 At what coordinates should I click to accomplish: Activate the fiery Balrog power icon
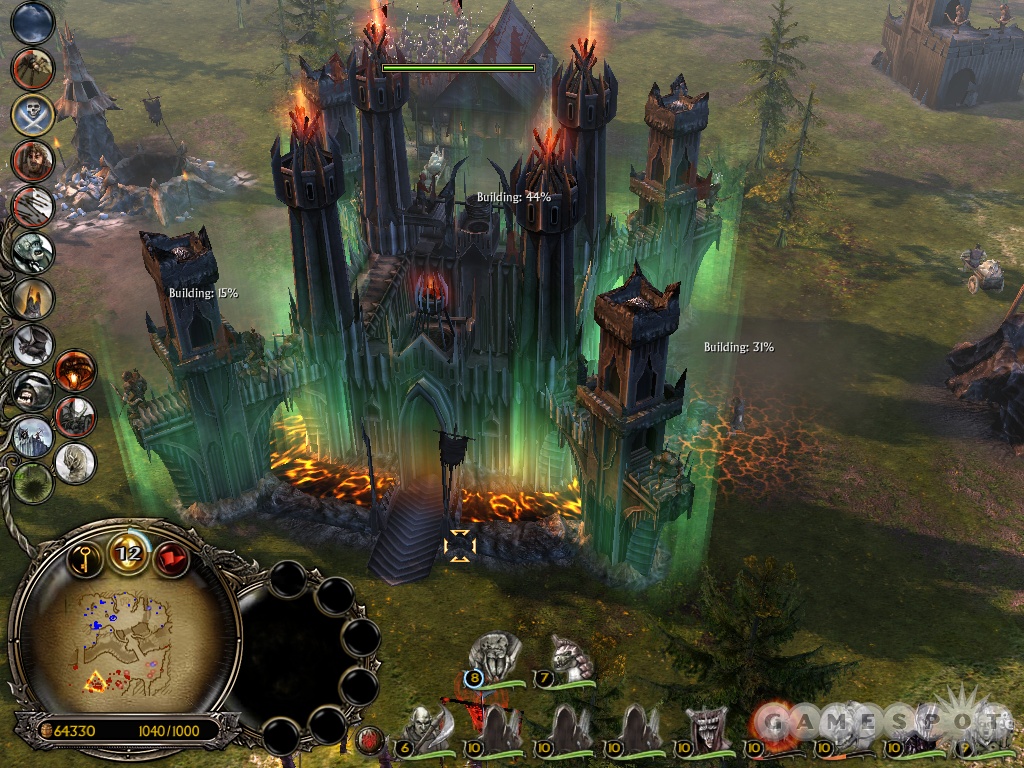(x=76, y=371)
